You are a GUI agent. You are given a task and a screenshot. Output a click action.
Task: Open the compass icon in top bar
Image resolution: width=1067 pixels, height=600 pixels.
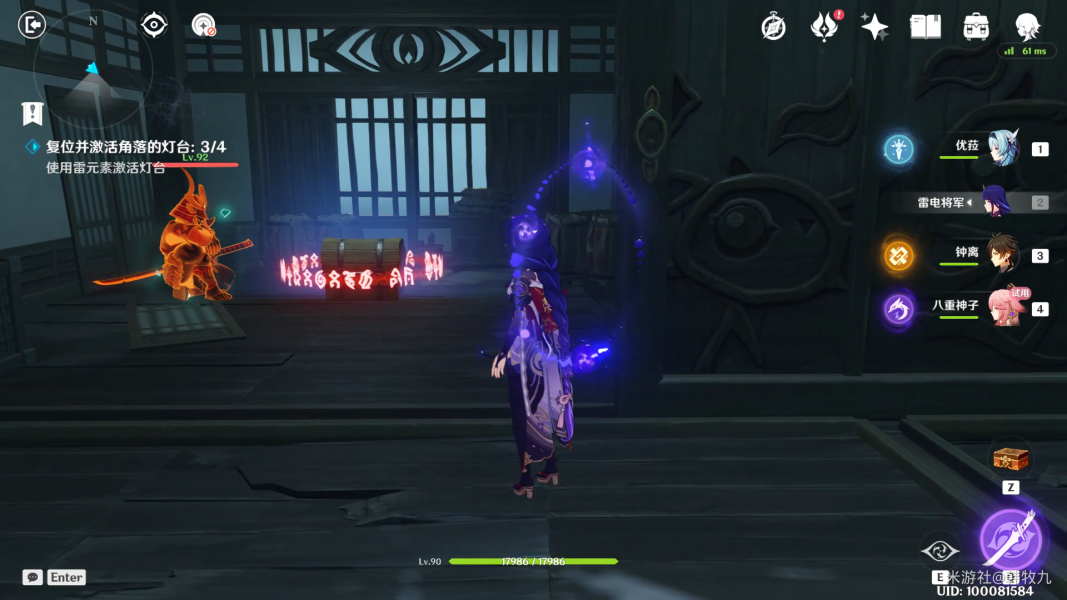(x=773, y=27)
